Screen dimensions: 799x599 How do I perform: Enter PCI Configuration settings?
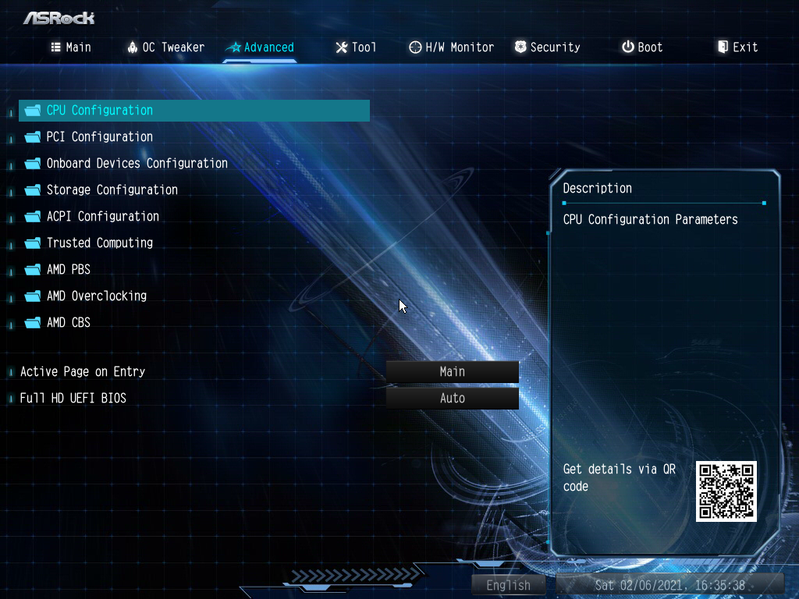tap(99, 137)
